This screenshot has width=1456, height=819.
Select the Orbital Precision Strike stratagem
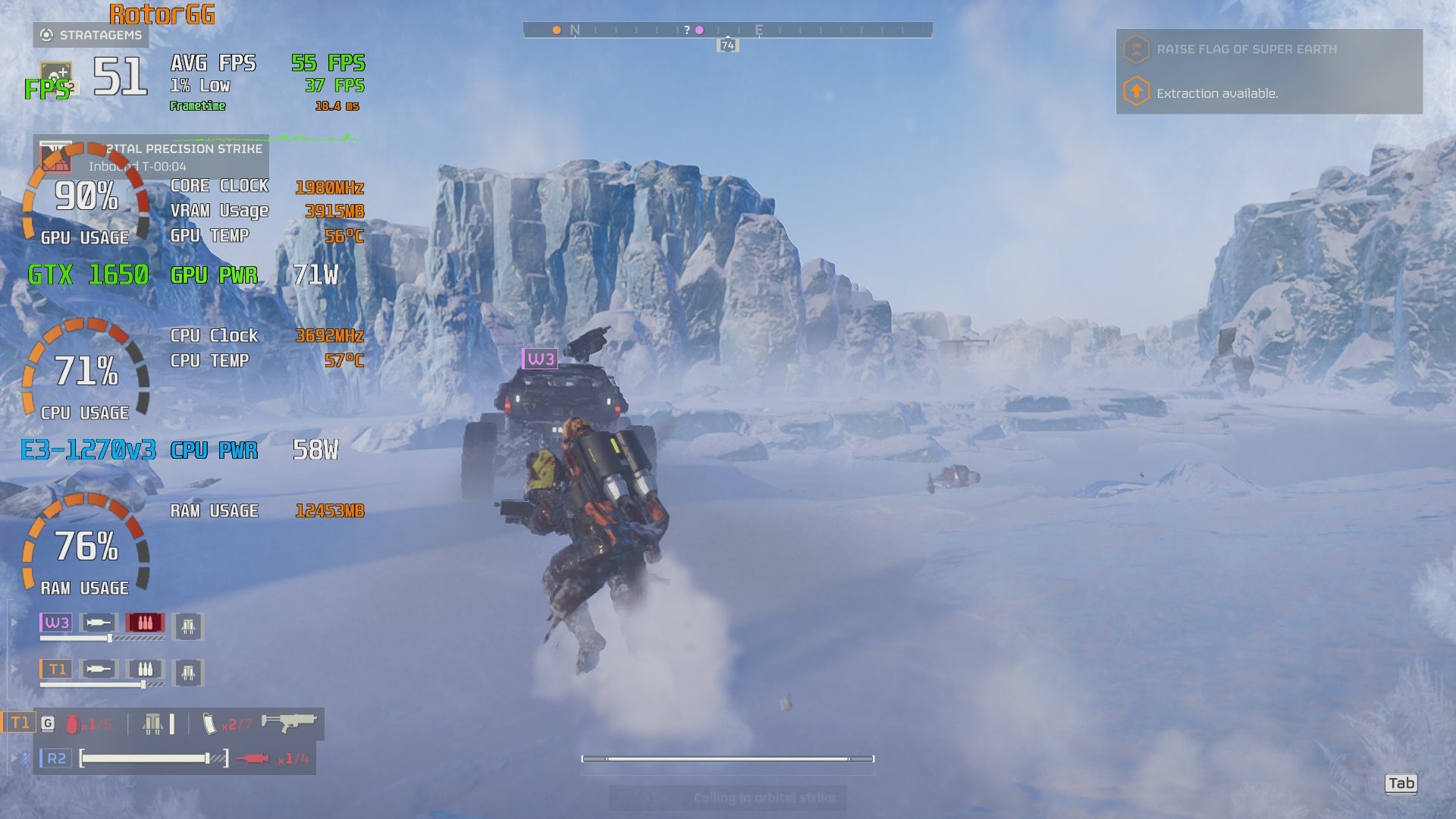point(55,156)
